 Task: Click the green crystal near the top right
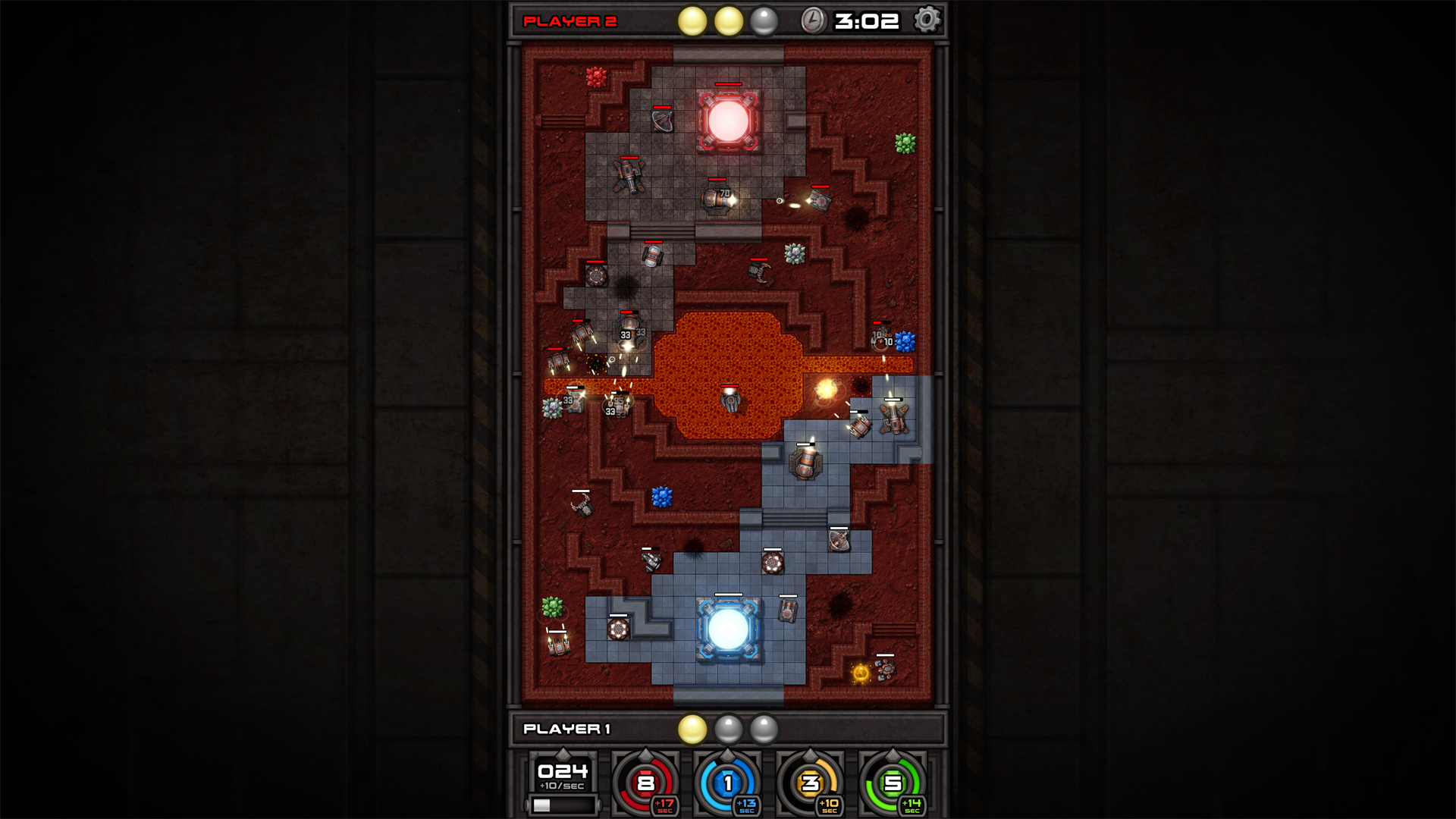pyautogui.click(x=904, y=142)
